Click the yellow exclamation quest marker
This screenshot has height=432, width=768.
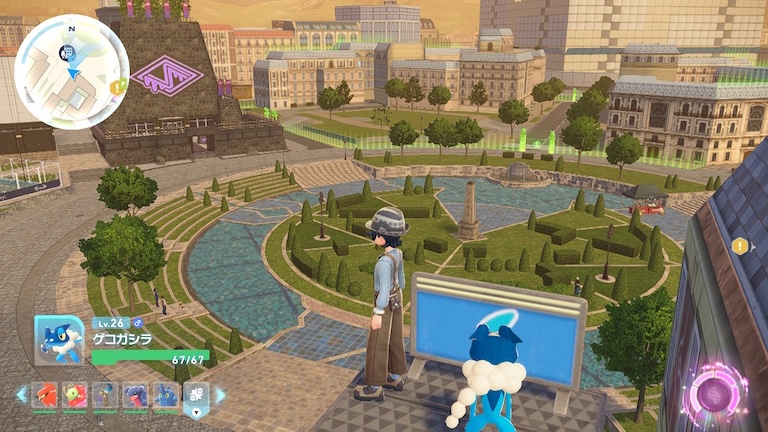[739, 246]
